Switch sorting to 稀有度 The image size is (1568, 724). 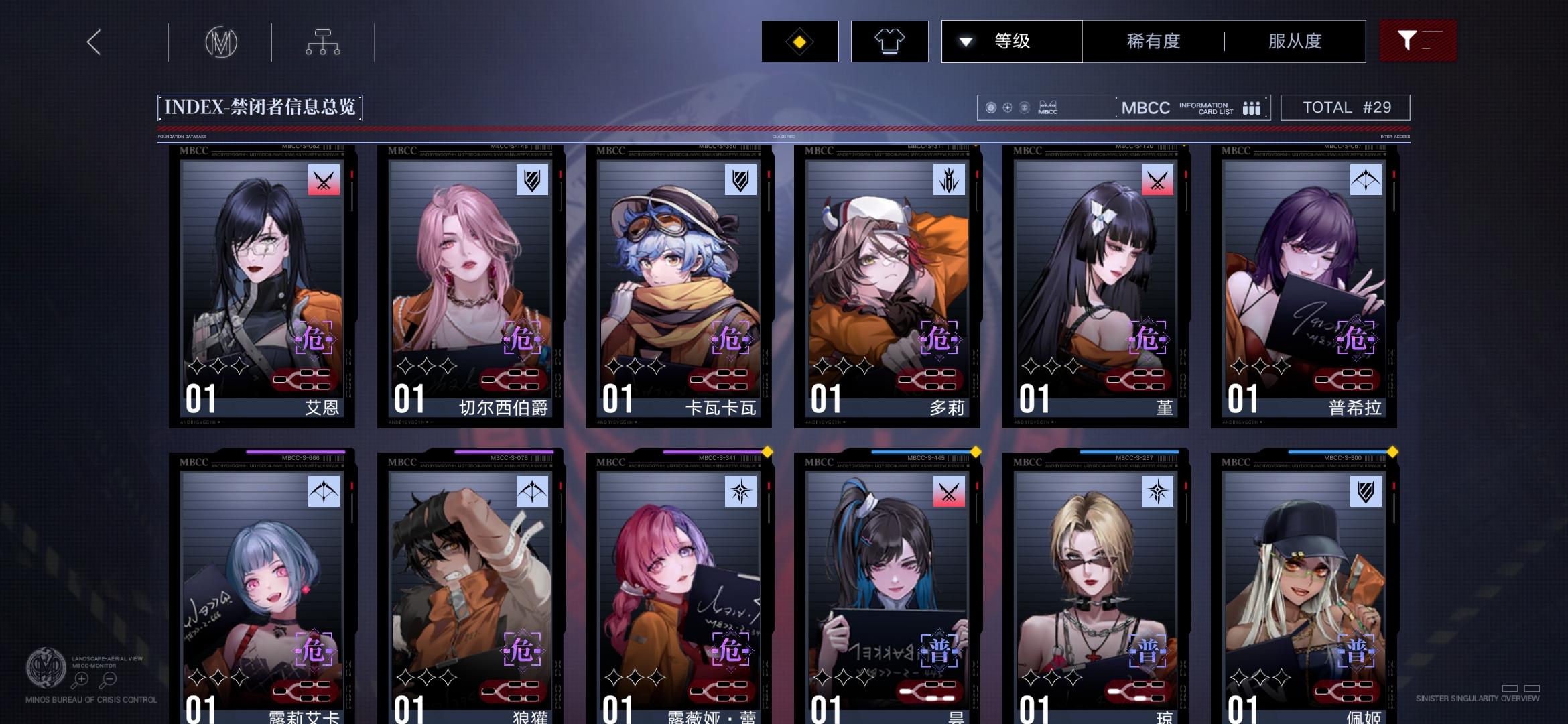click(1153, 41)
